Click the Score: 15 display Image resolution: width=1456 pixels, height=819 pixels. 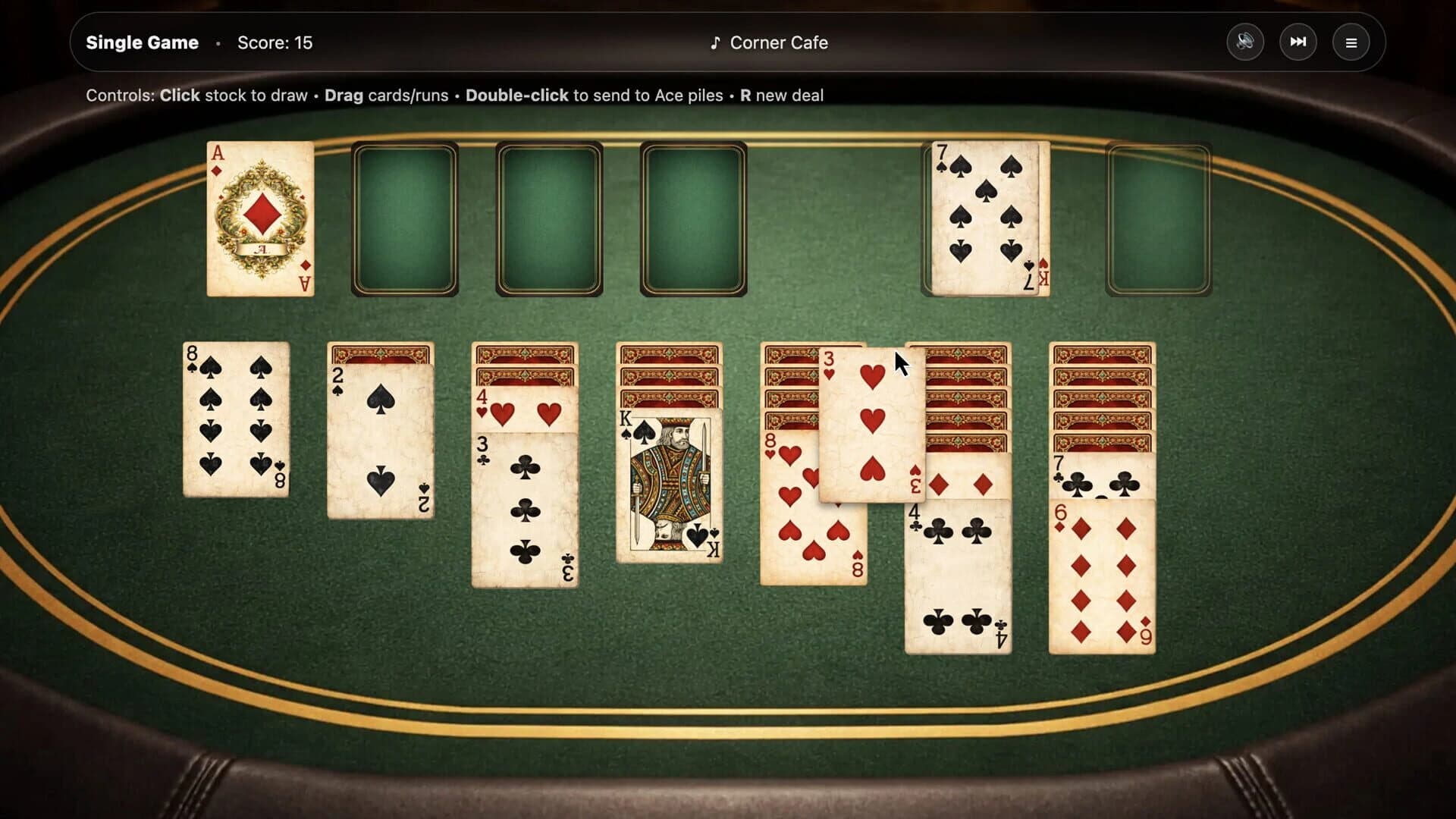(x=275, y=42)
